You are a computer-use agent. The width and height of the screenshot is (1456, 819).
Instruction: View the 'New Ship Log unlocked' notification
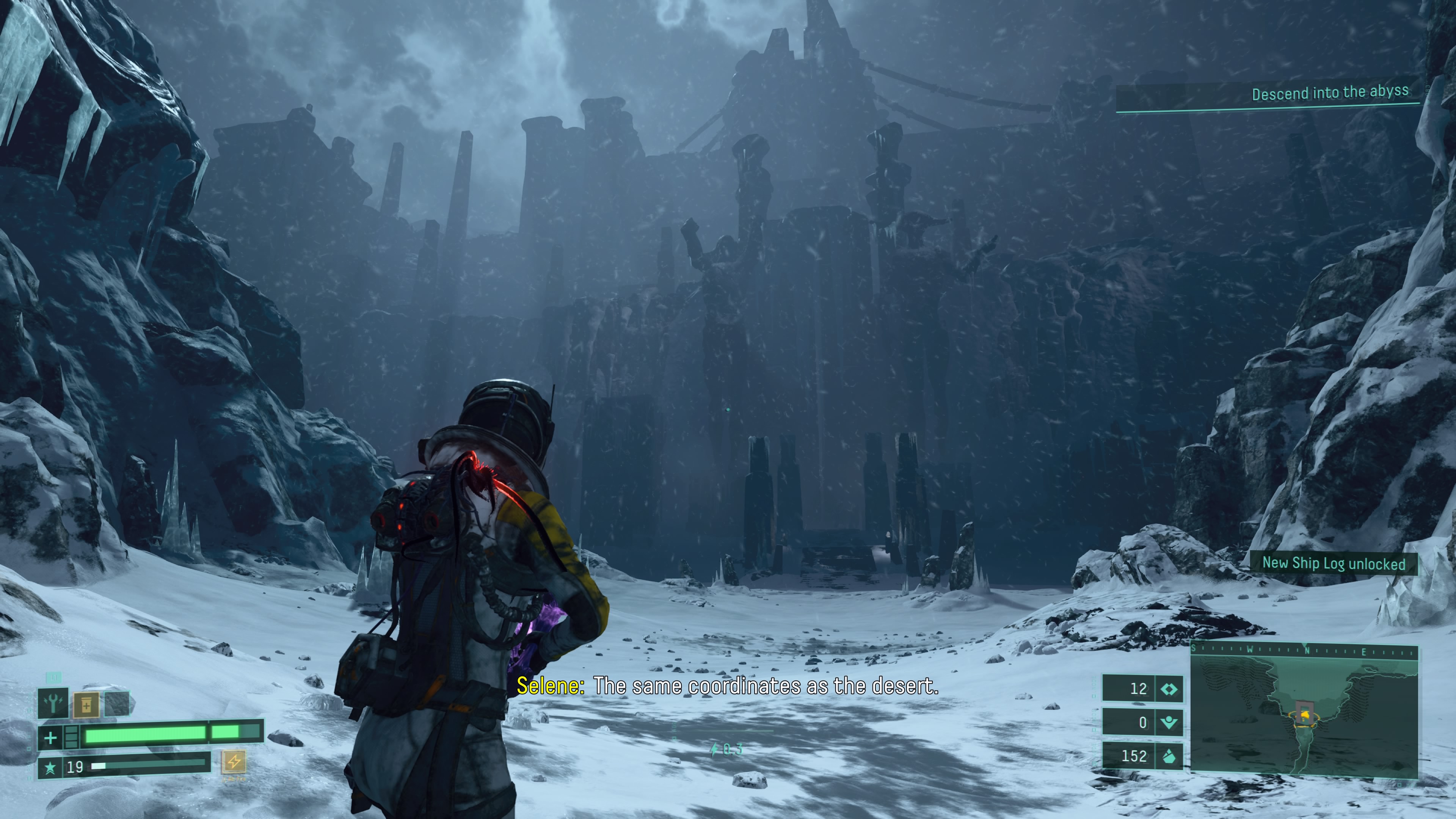pyautogui.click(x=1334, y=563)
